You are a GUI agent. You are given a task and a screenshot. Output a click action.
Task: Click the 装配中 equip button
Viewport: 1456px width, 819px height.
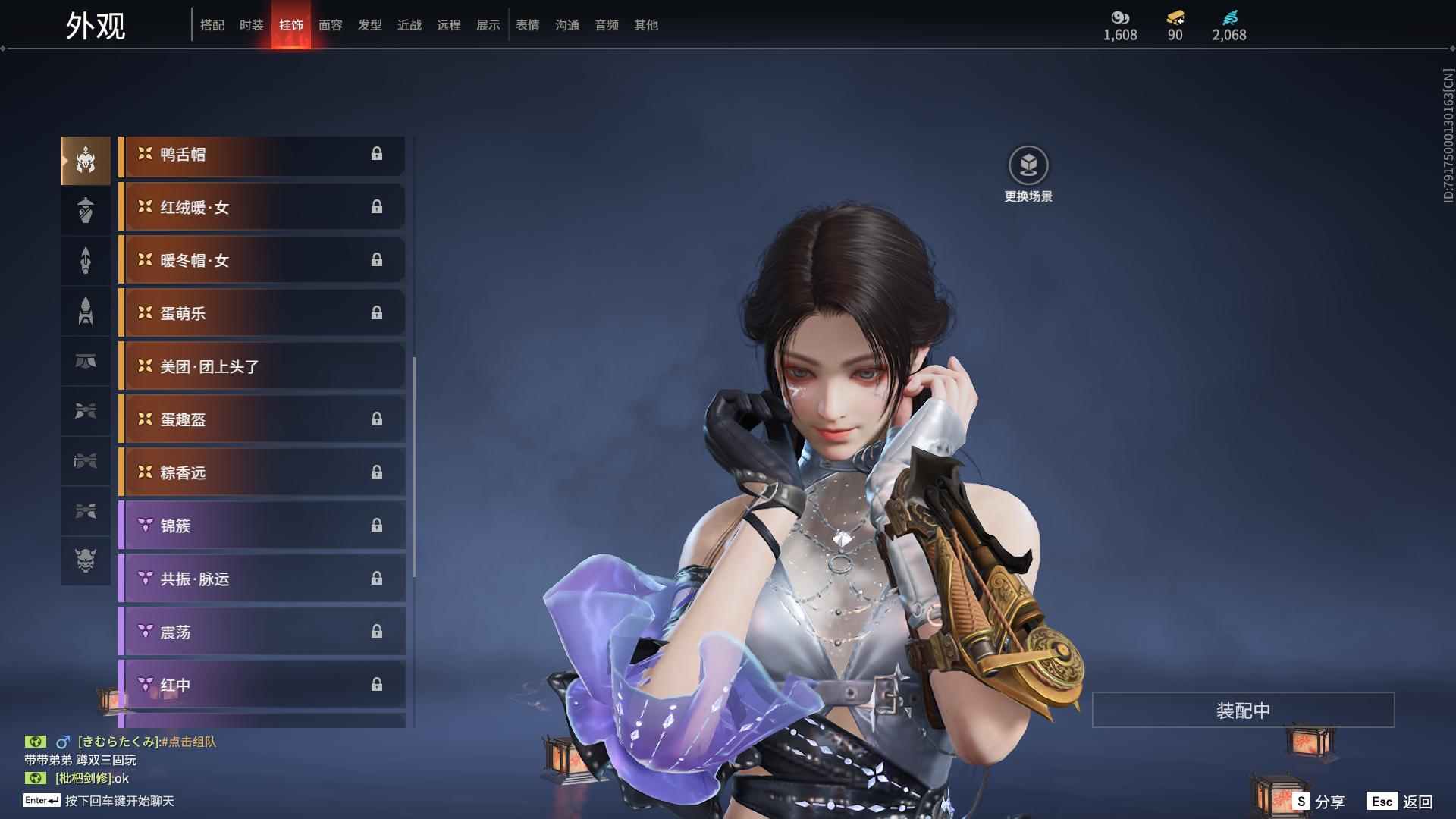click(x=1243, y=711)
